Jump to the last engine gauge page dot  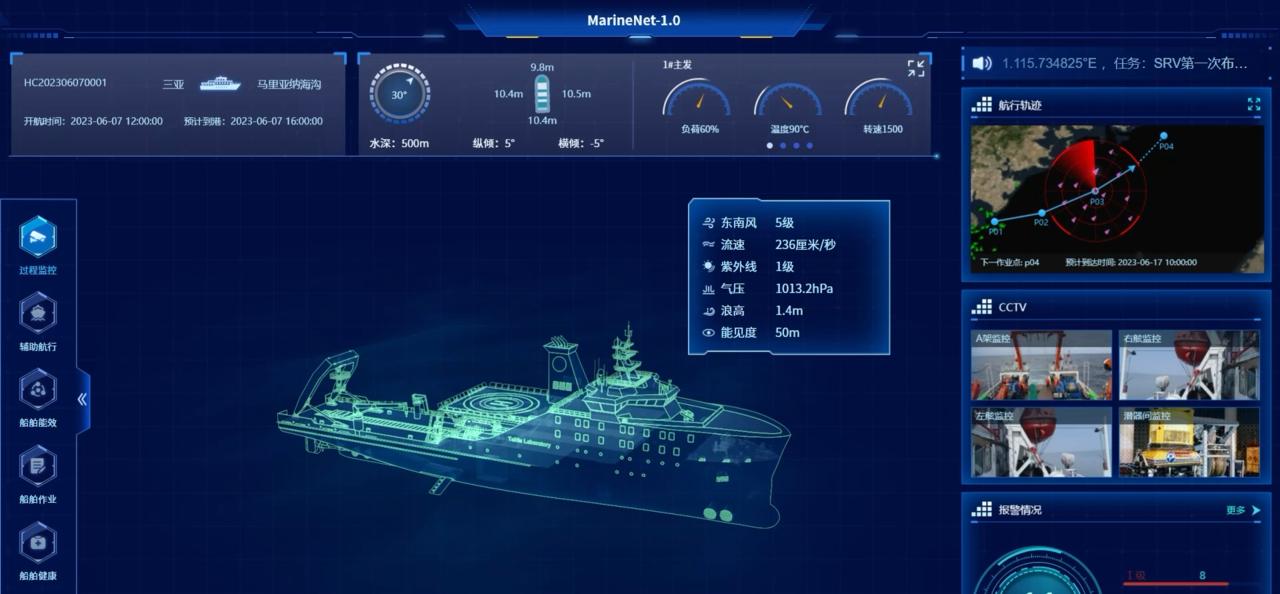pos(810,145)
